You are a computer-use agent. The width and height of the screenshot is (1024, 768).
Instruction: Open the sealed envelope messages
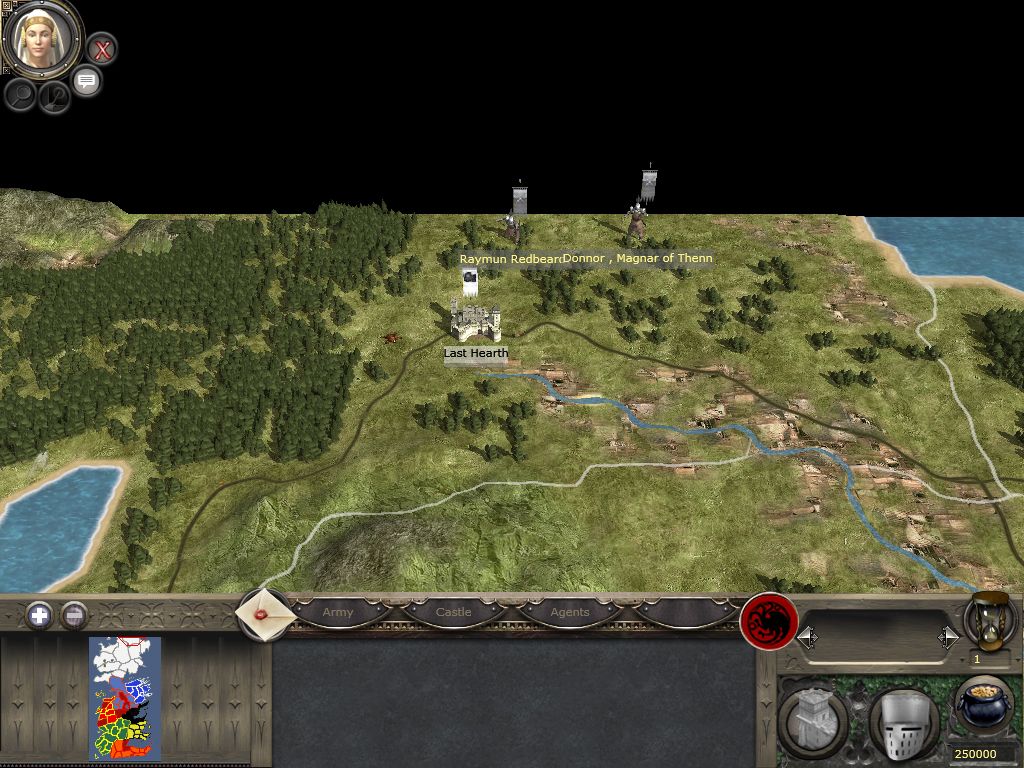pos(264,613)
